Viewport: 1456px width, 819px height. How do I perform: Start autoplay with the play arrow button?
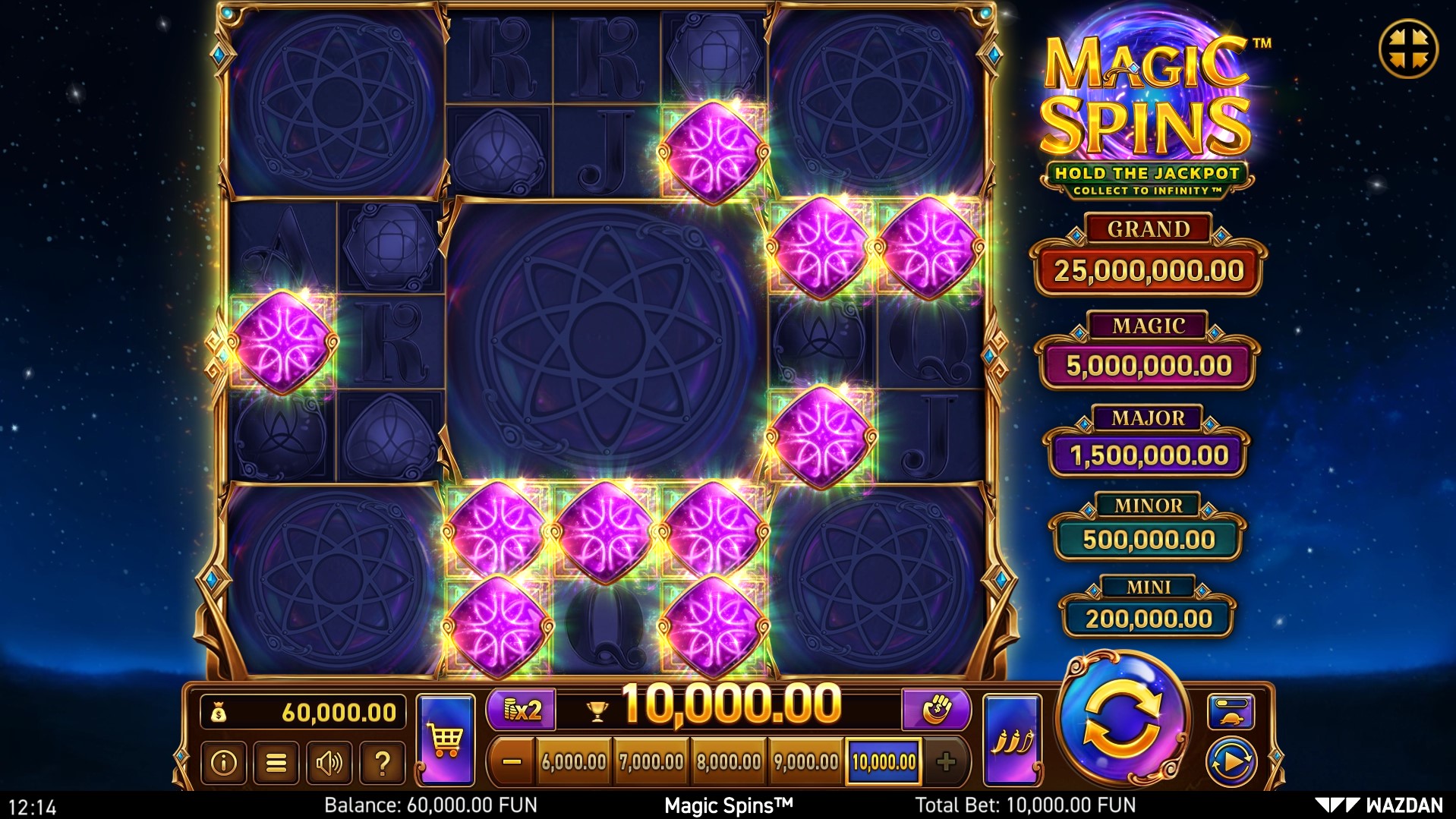1231,761
